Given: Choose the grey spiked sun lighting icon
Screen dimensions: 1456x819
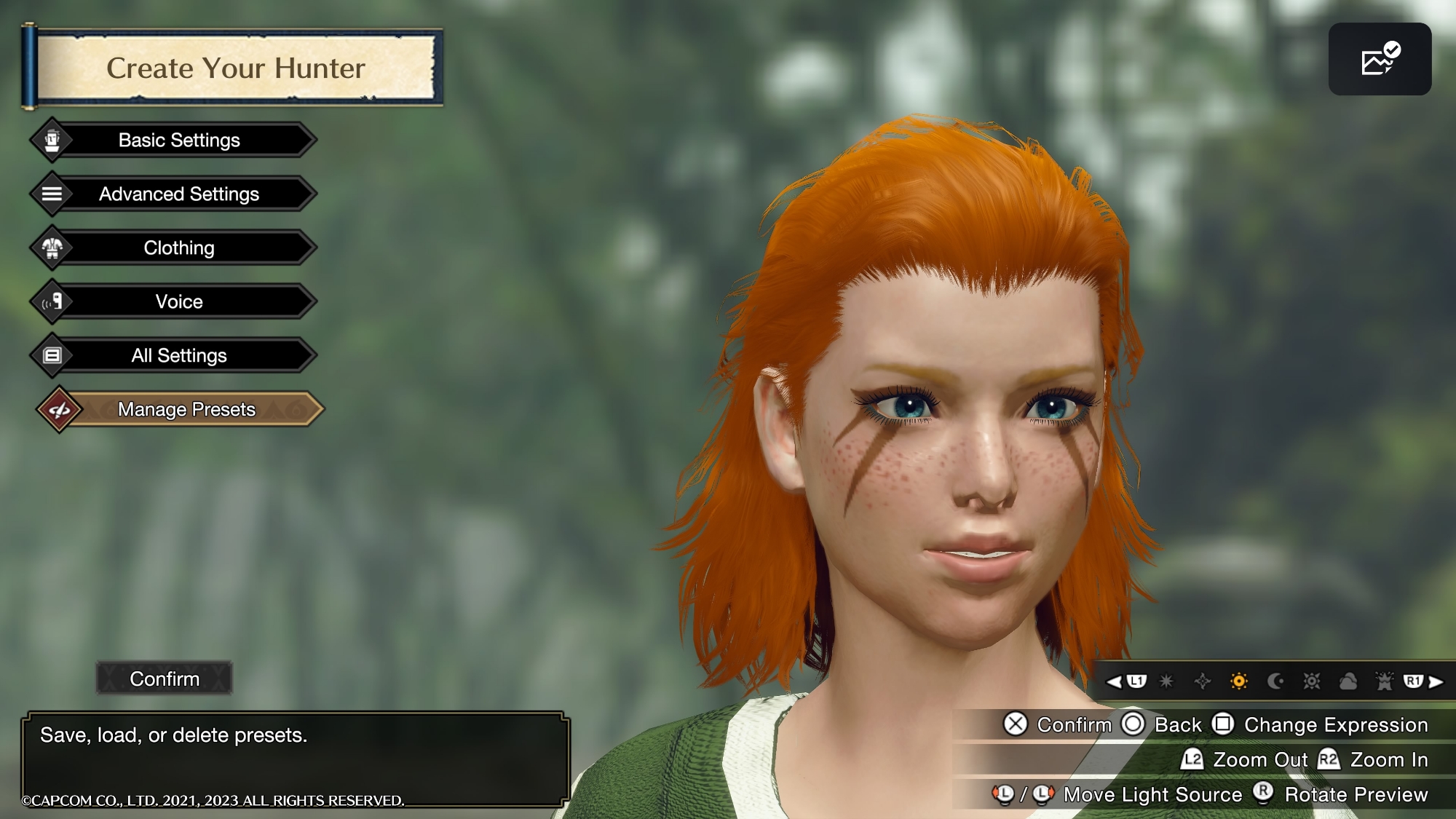Looking at the screenshot, I should pyautogui.click(x=1311, y=681).
